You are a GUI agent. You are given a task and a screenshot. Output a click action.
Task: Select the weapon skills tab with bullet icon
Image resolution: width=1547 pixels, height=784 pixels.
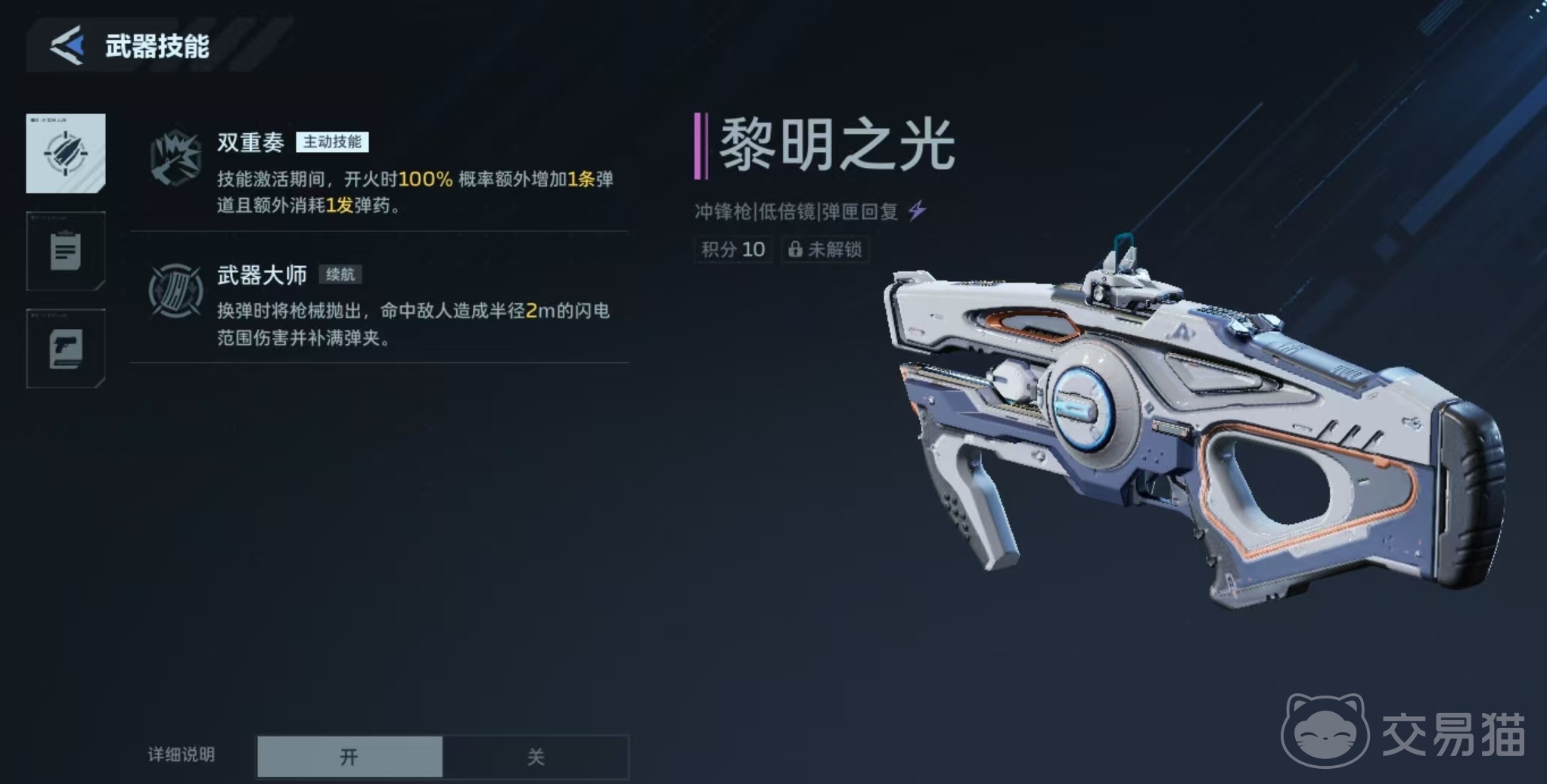(66, 153)
